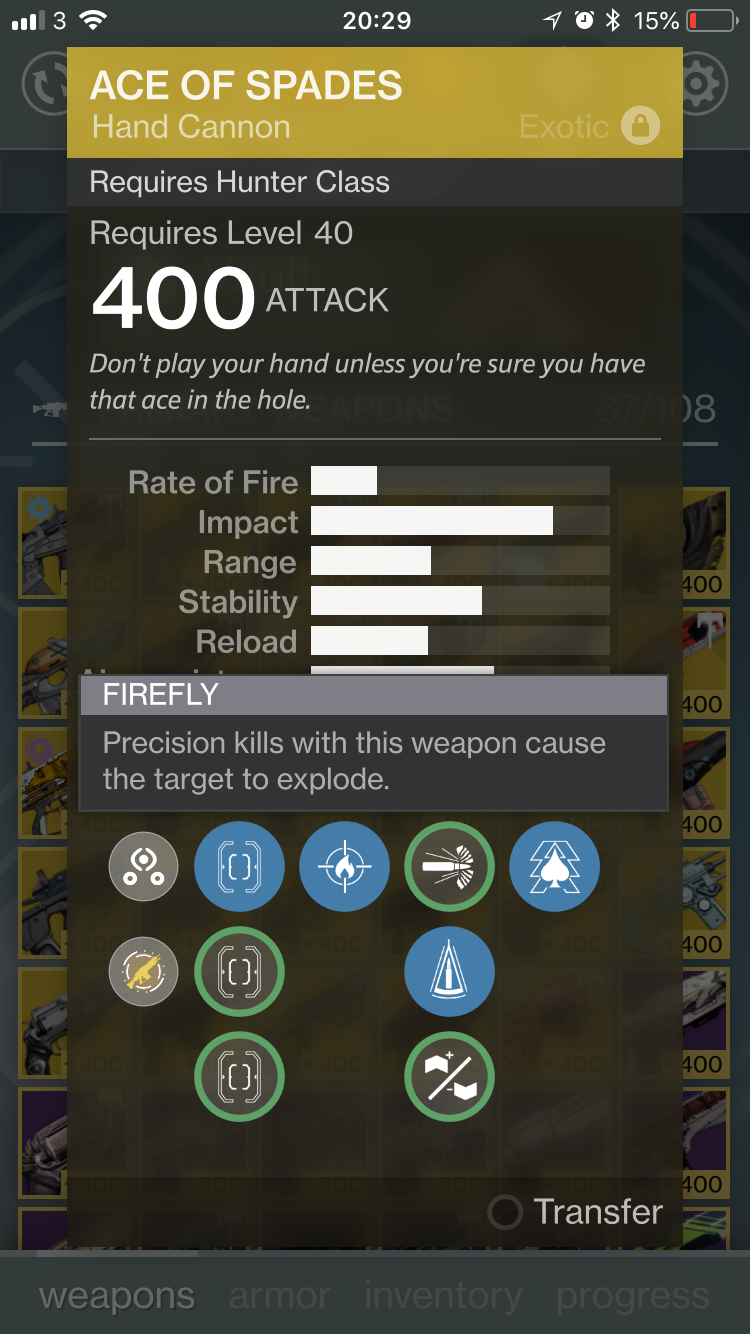Viewport: 750px width, 1334px height.
Task: Pick the exploding rounds perk with green ring
Action: point(449,866)
